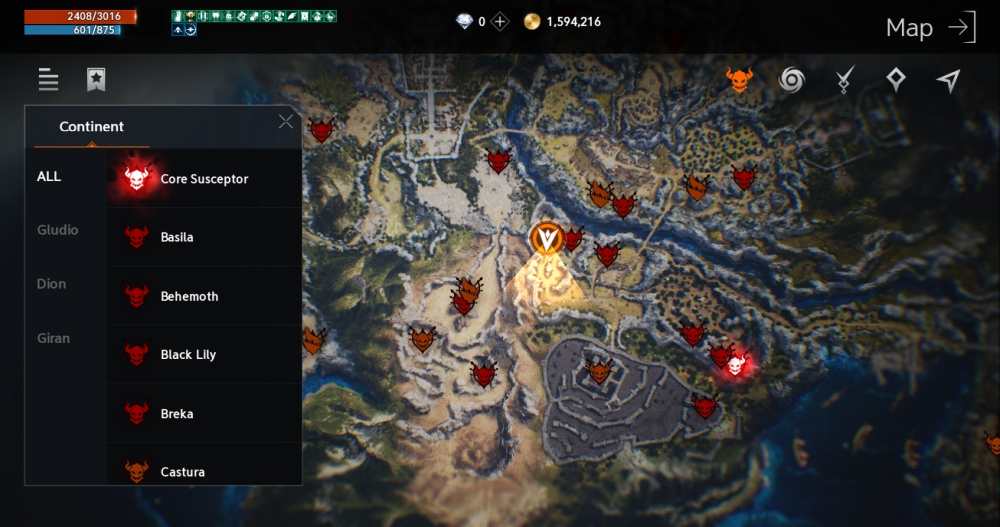Toggle the crossed swords map filter

844,81
